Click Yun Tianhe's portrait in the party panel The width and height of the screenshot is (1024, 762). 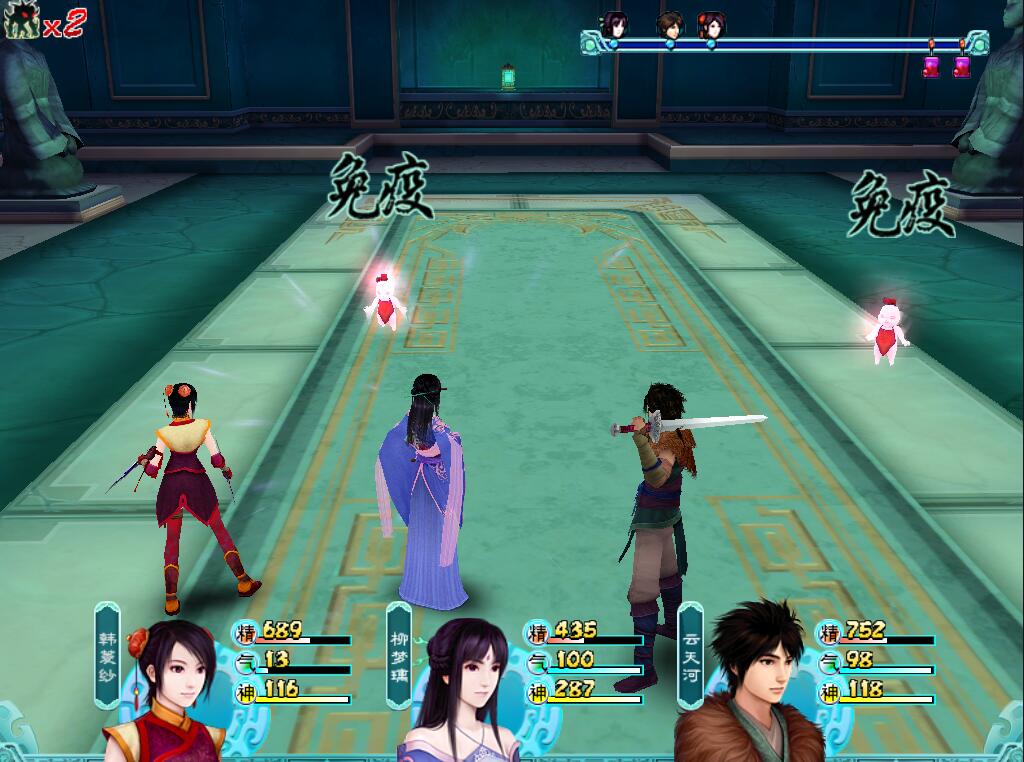click(750, 690)
